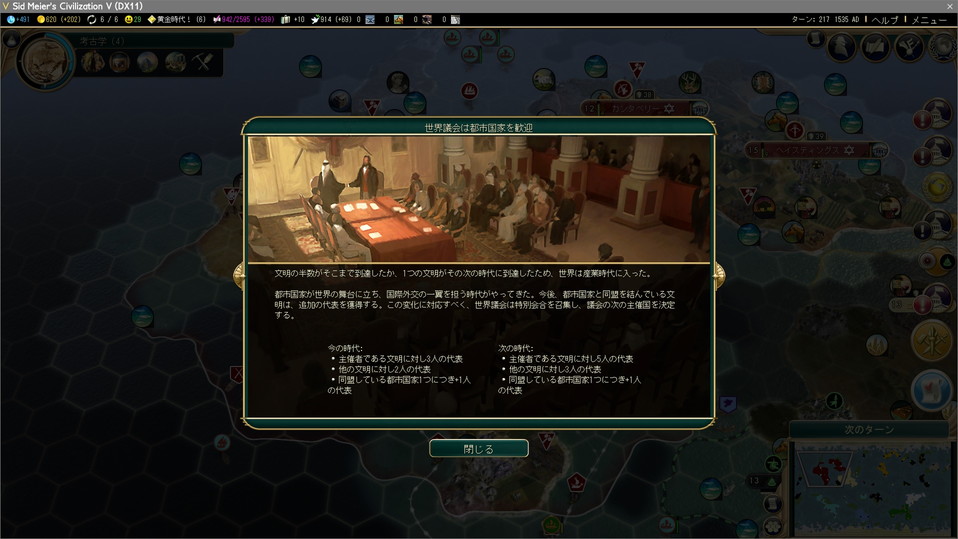Open the happiness smiley face indicator
This screenshot has width=958, height=539.
(x=132, y=20)
